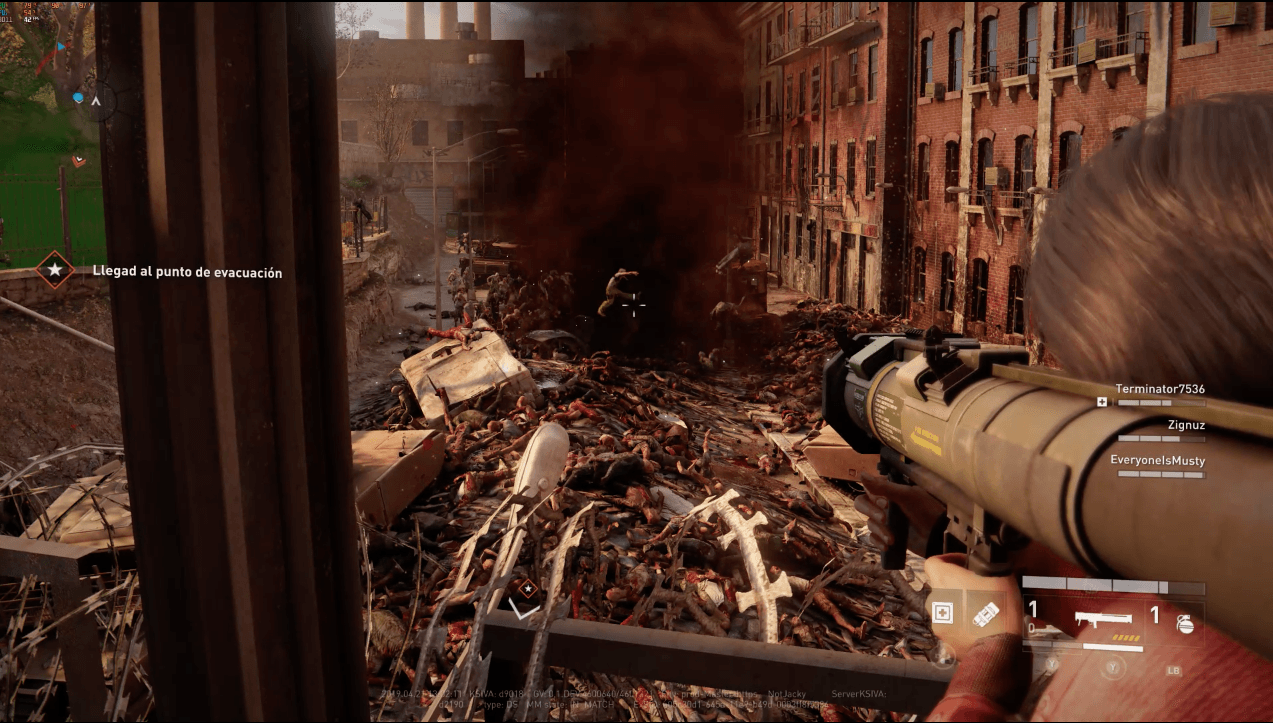
Task: Choose the bandage item slot
Action: [x=984, y=613]
